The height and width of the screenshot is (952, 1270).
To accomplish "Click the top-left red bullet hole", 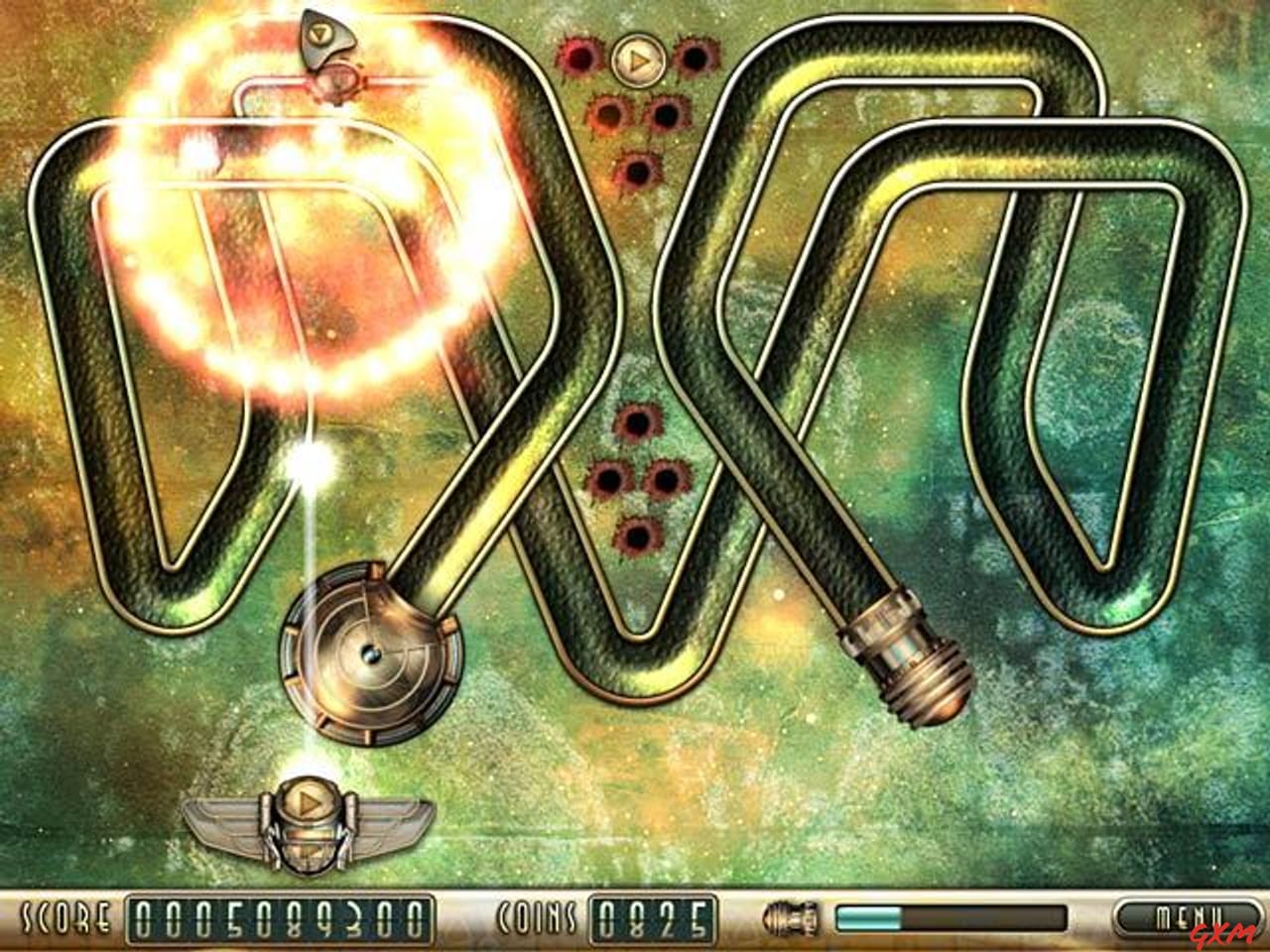I will tap(580, 55).
